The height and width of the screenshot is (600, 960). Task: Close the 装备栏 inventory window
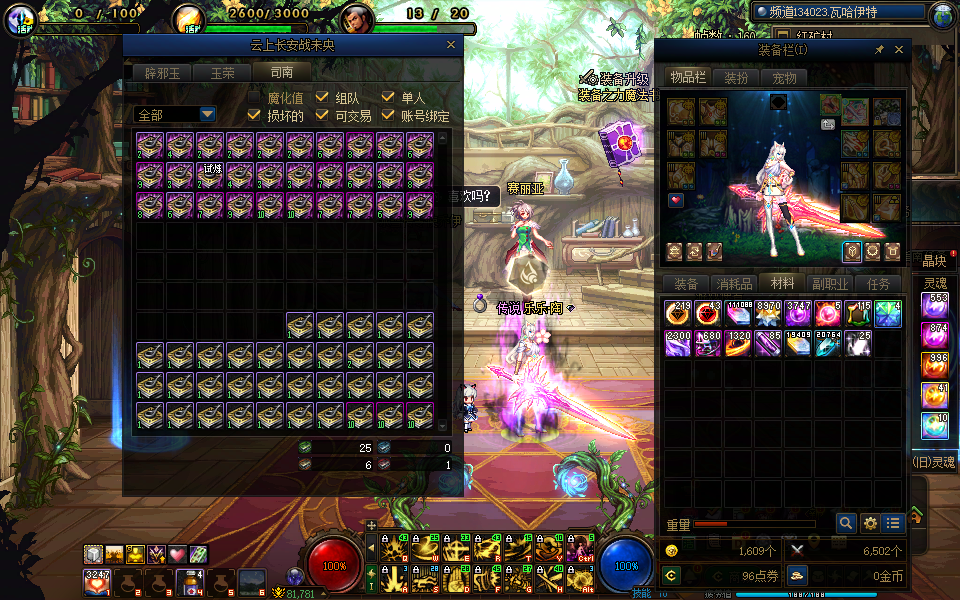899,50
